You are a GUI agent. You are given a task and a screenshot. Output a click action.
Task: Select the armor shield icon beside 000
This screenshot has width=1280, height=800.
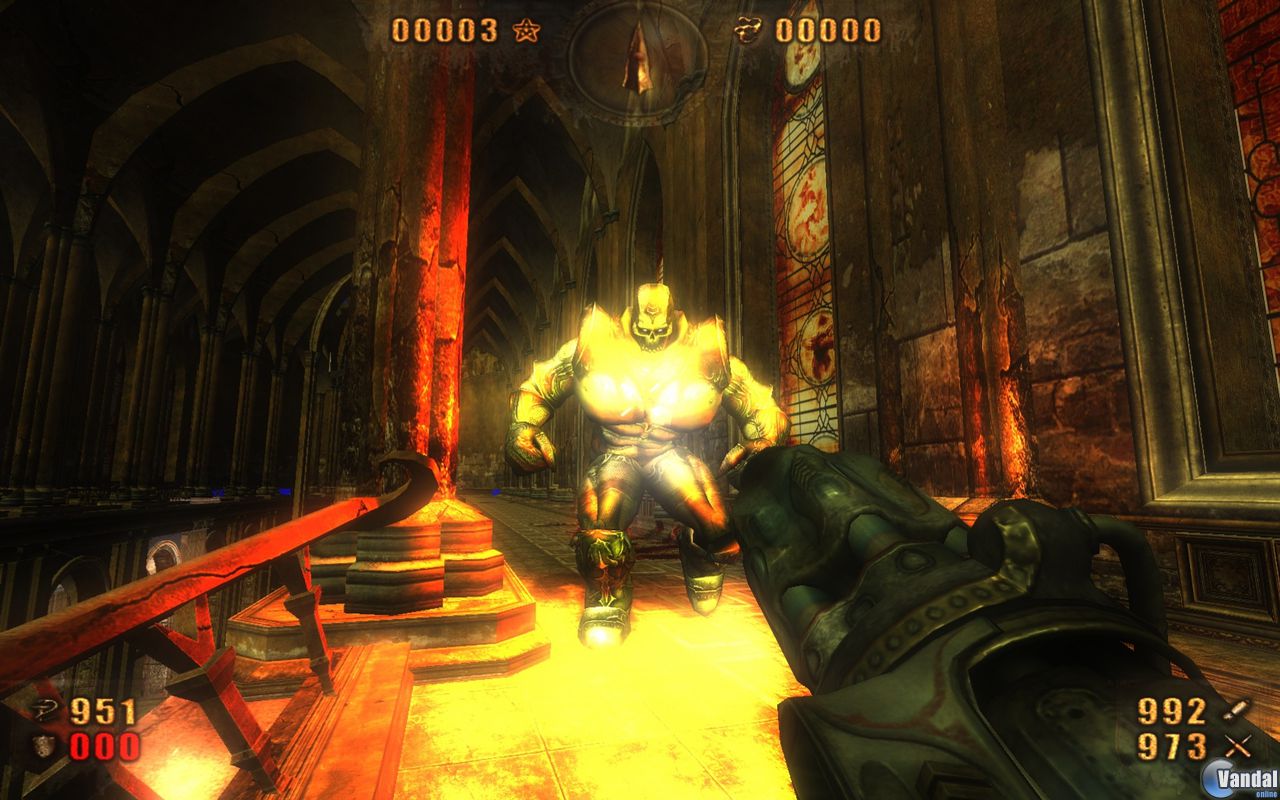[42, 745]
